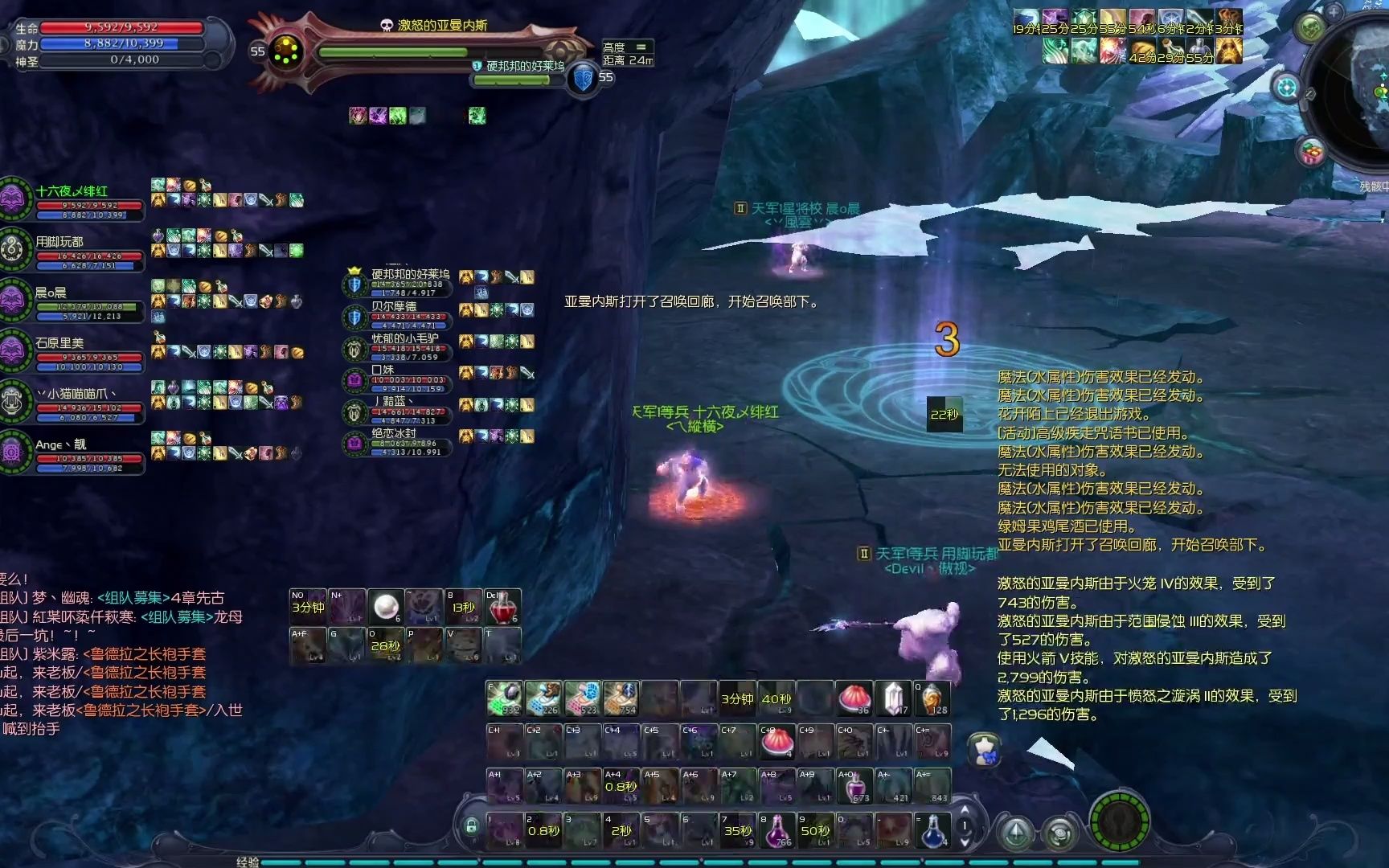
Task: Zoom in the minimap with the plus icon
Action: (x=1334, y=13)
